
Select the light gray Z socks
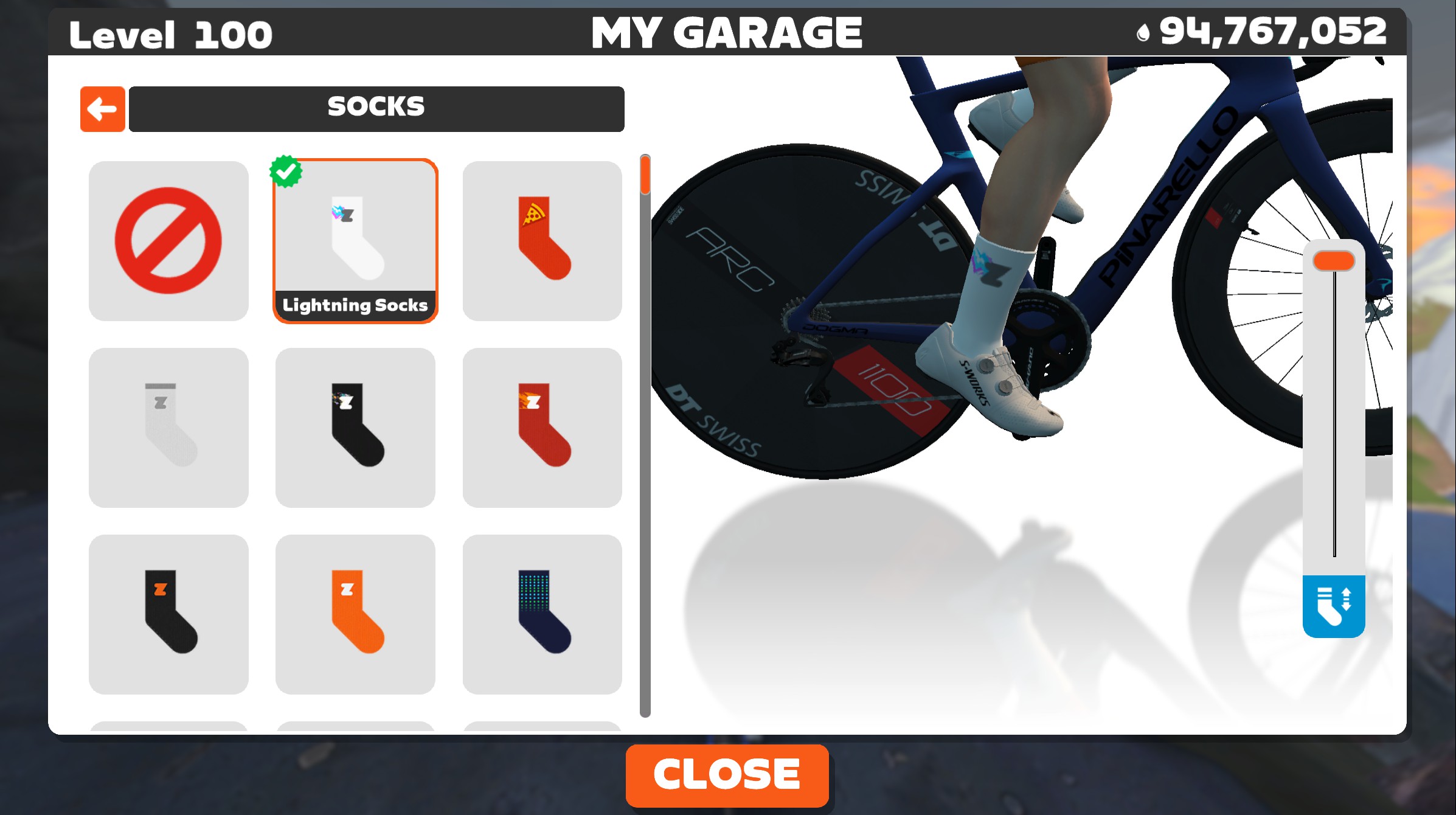click(x=168, y=427)
